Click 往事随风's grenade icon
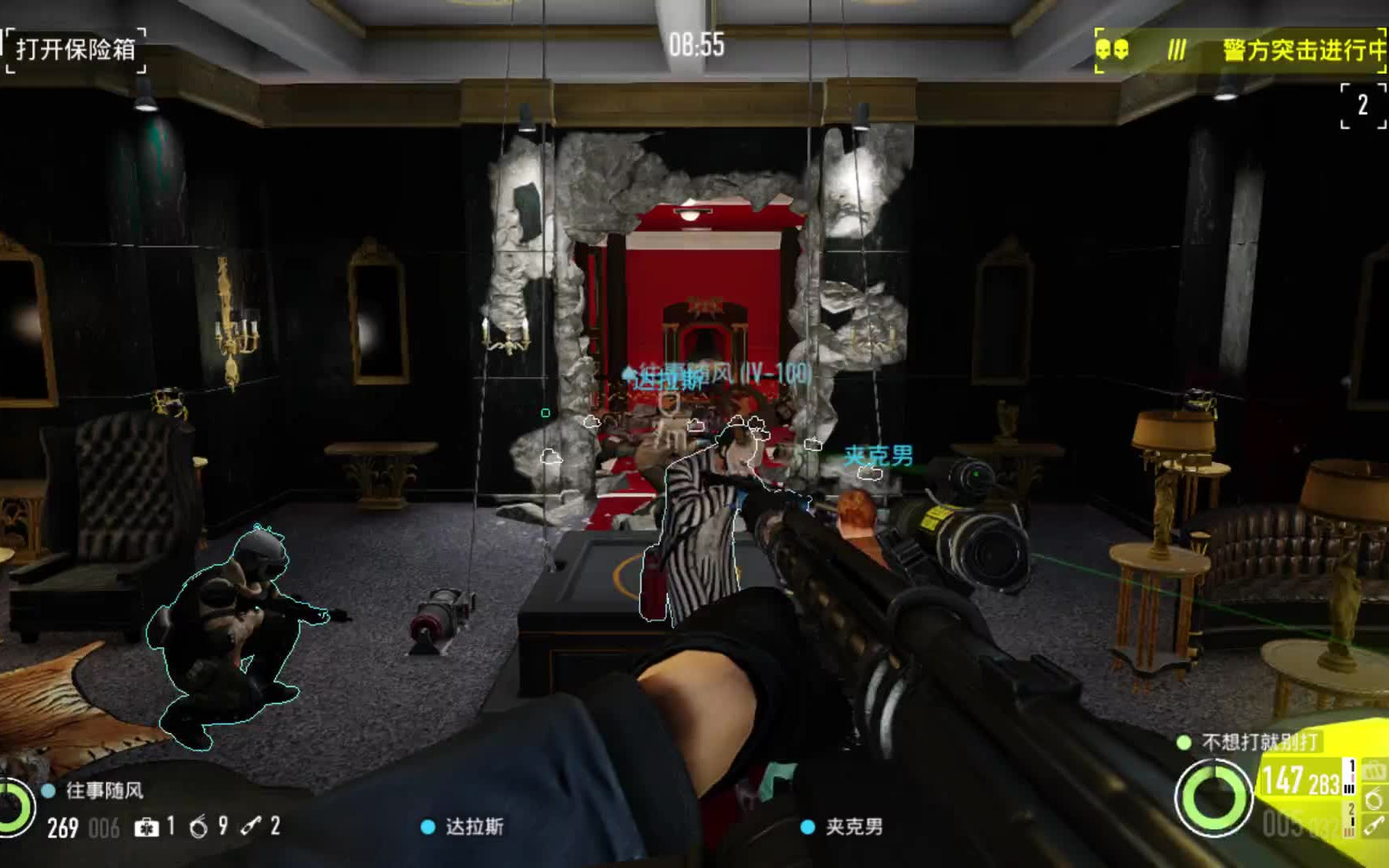 pyautogui.click(x=199, y=827)
